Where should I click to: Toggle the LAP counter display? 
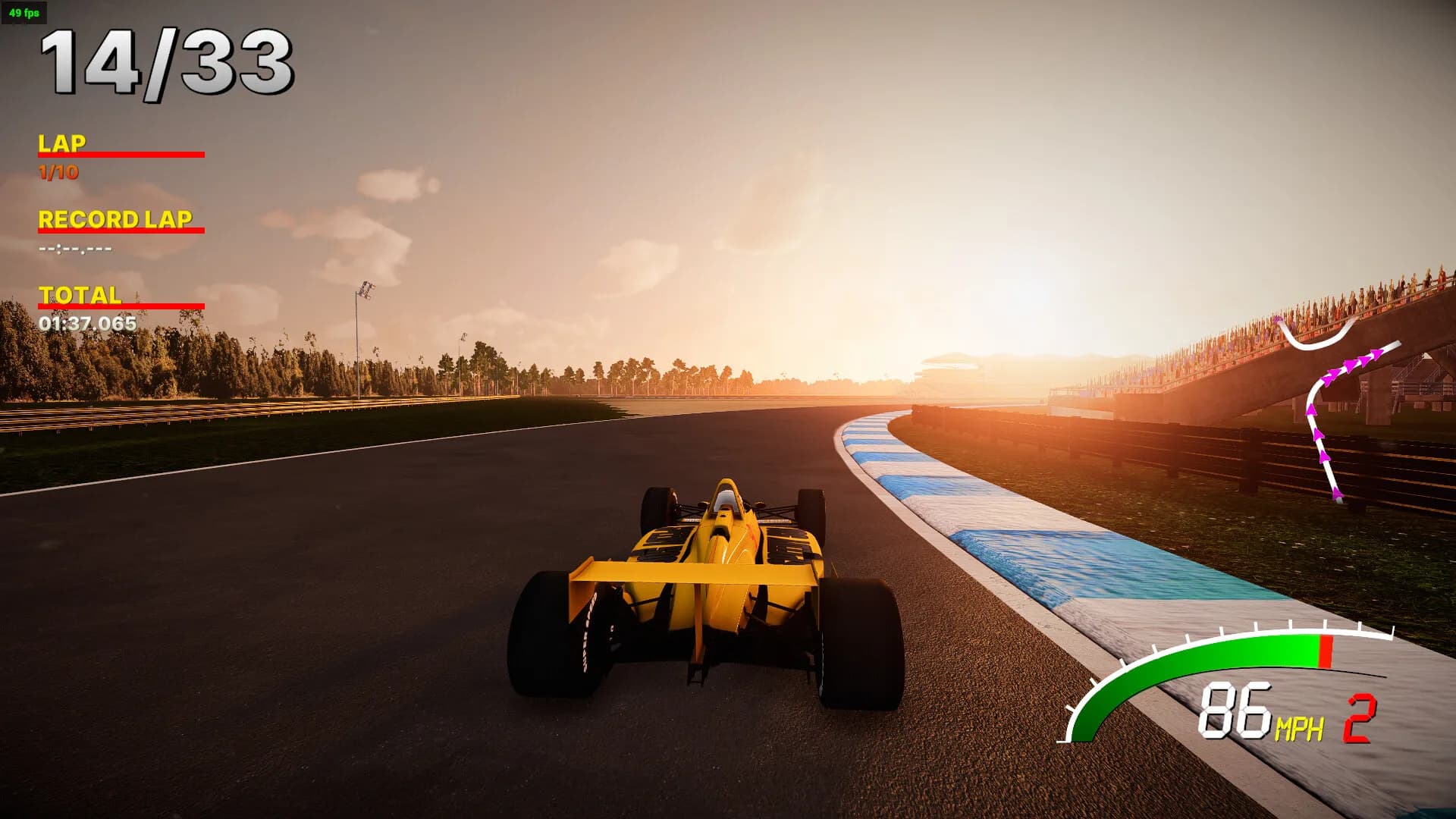tap(64, 141)
